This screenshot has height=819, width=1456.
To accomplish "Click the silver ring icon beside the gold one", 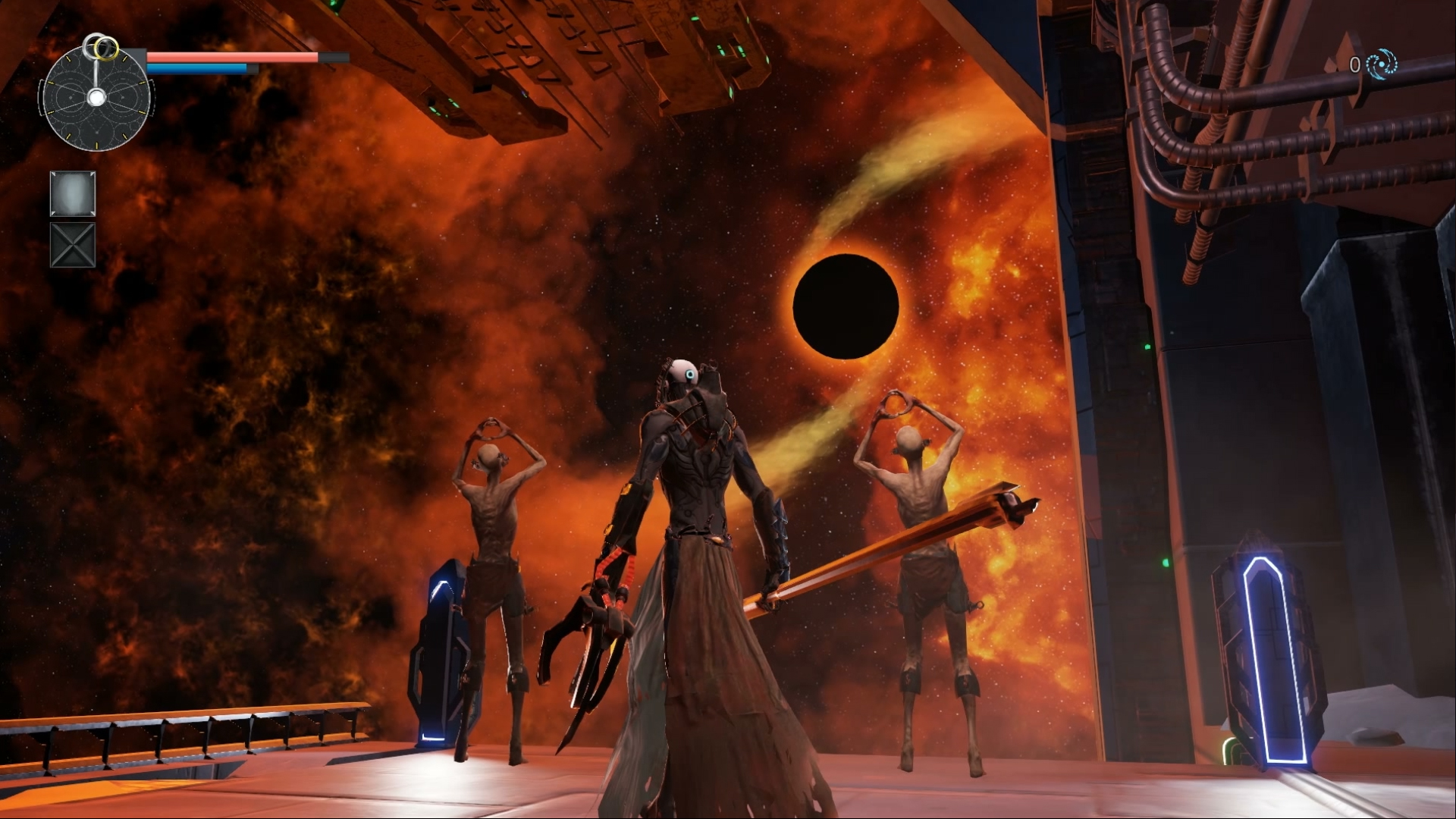I will pos(92,45).
